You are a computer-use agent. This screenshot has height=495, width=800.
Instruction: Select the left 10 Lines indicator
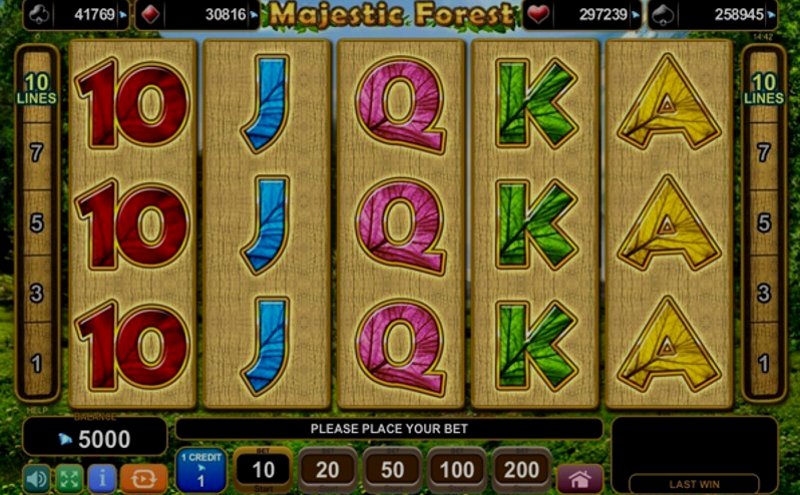pyautogui.click(x=37, y=90)
